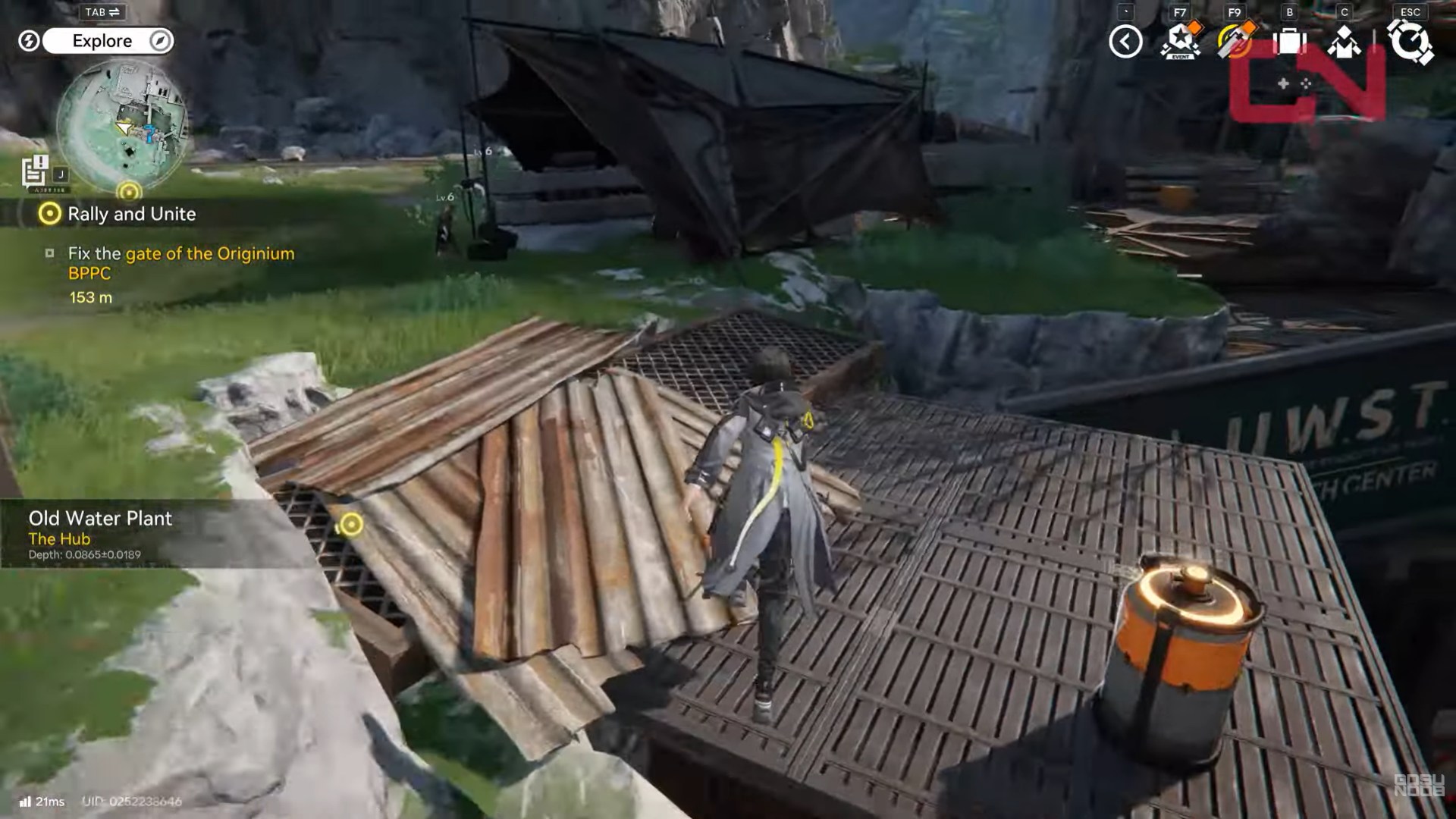Open the squad character screen
This screenshot has height=819, width=1456.
pos(1344,42)
